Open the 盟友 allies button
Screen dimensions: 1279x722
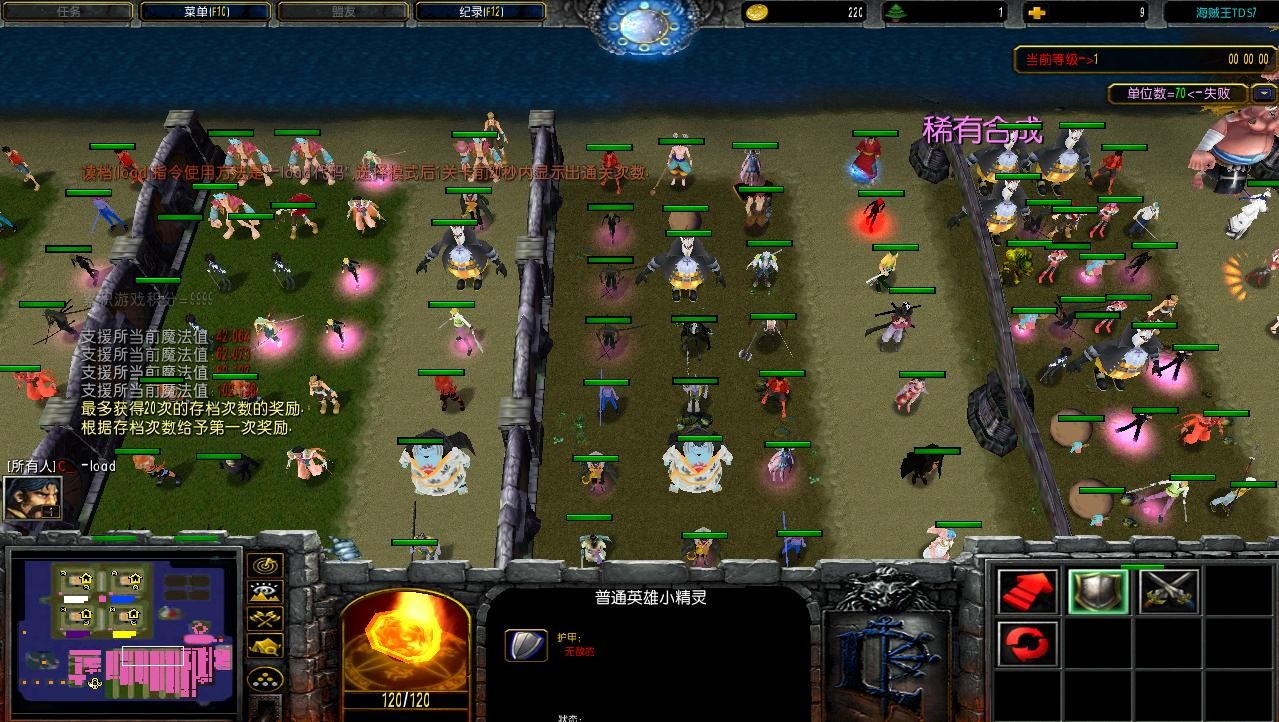(342, 12)
